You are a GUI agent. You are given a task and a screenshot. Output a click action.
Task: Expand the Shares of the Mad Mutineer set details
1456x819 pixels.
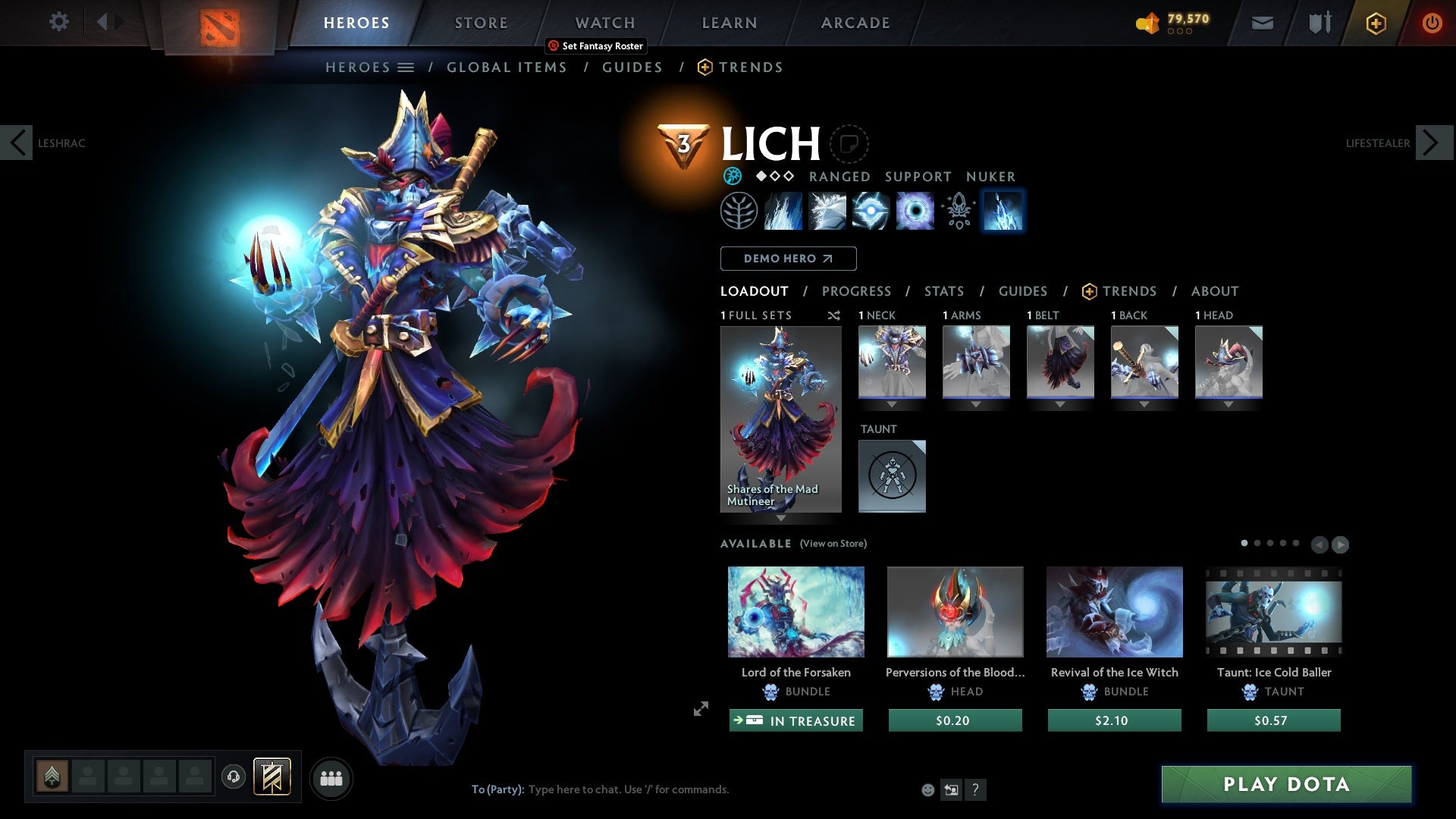pos(781,519)
